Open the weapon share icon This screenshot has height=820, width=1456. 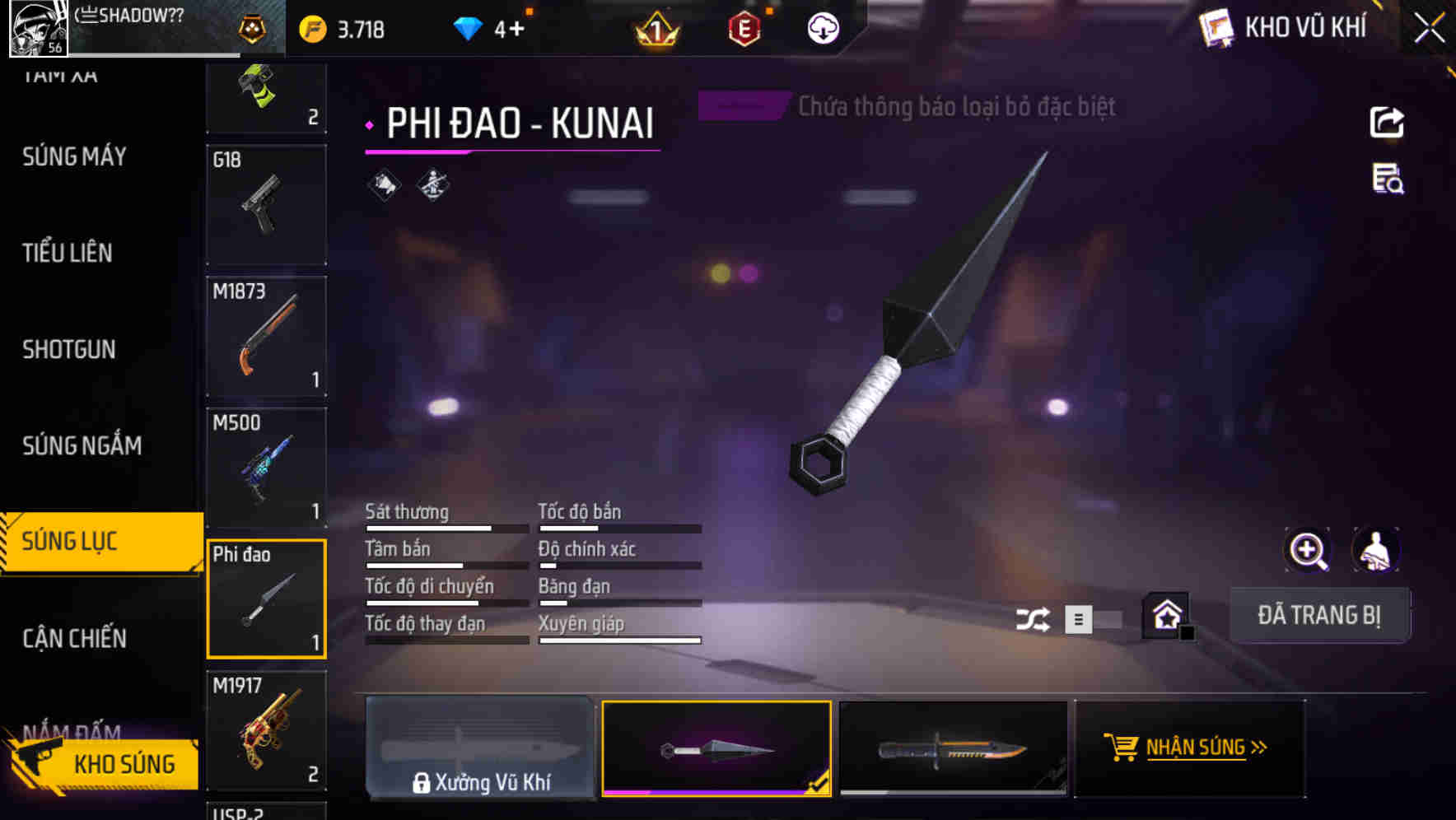pyautogui.click(x=1388, y=121)
